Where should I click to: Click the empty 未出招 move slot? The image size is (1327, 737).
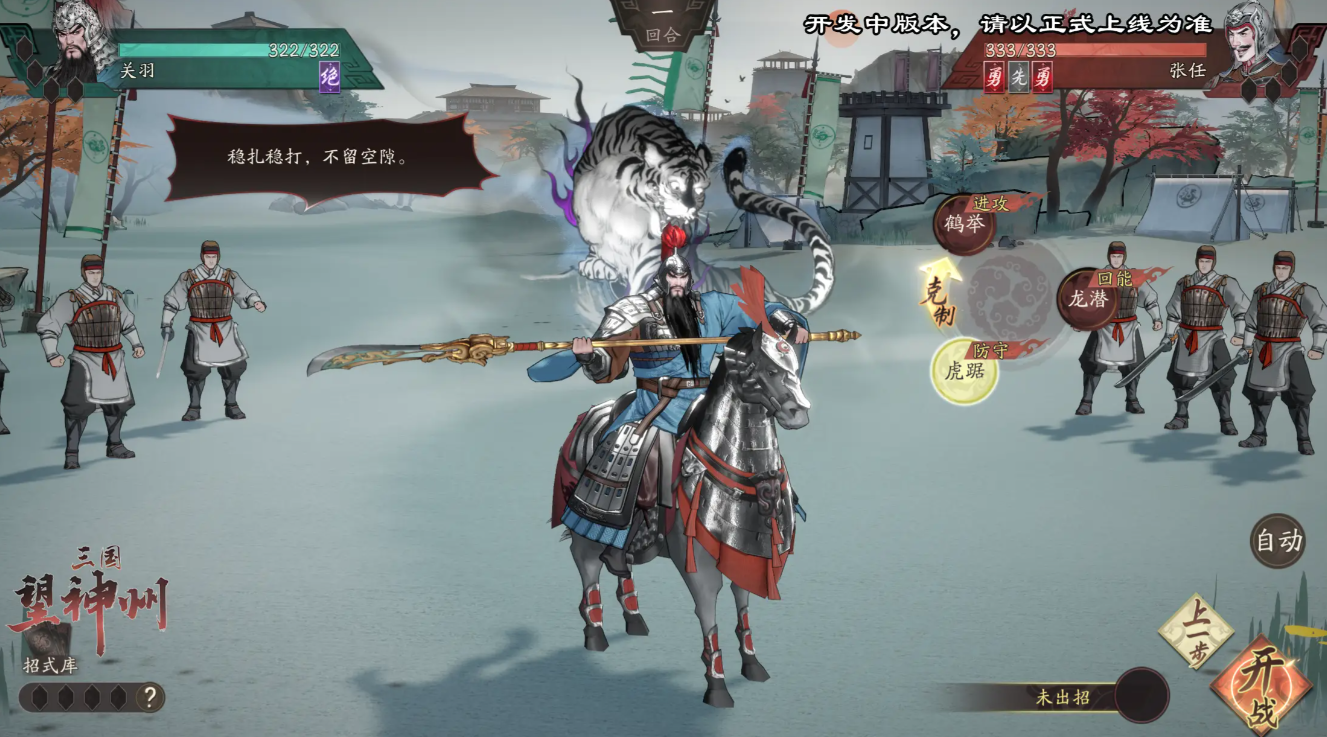point(1141,696)
